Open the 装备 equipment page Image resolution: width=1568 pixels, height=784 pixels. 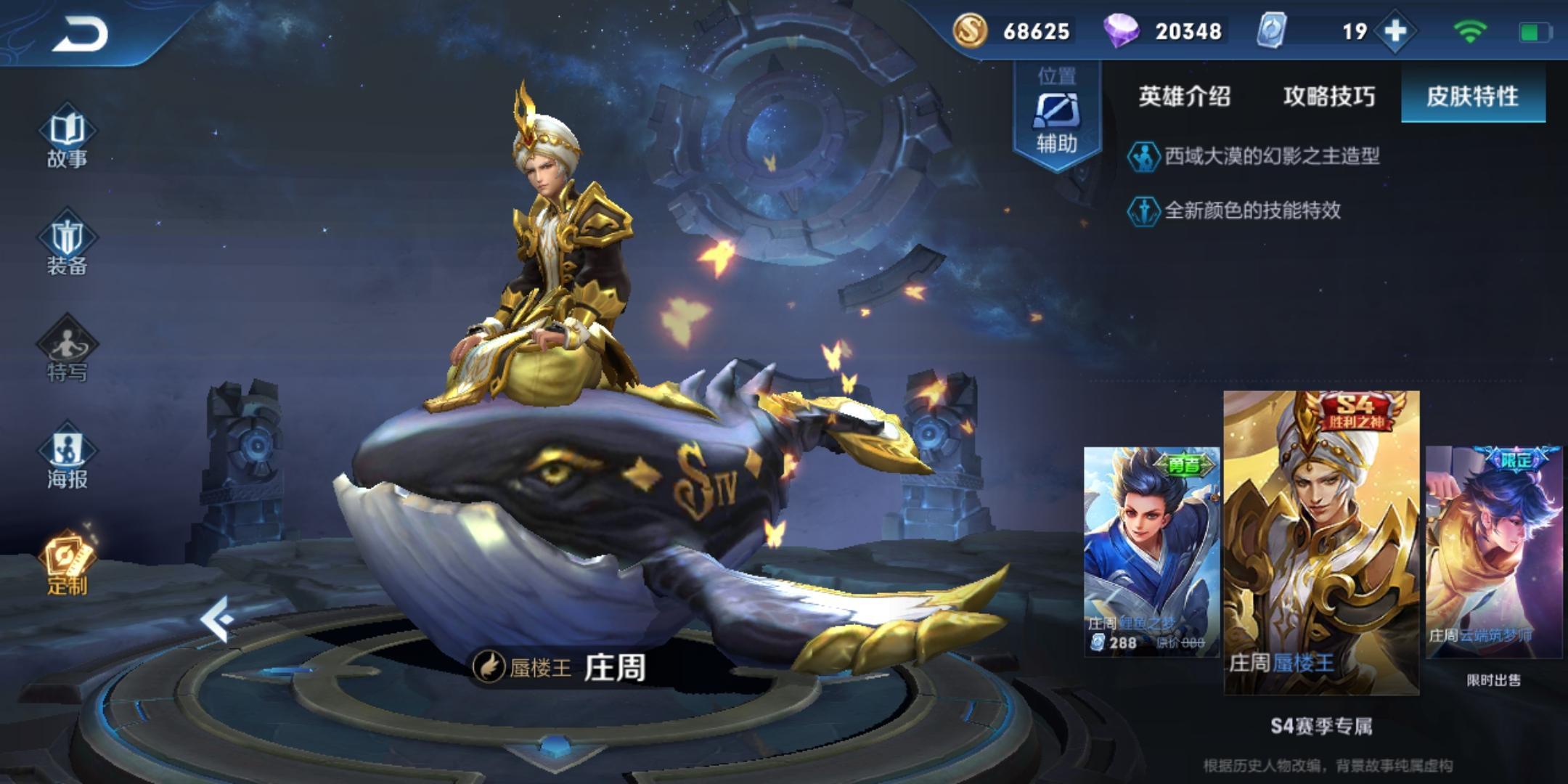click(x=67, y=245)
